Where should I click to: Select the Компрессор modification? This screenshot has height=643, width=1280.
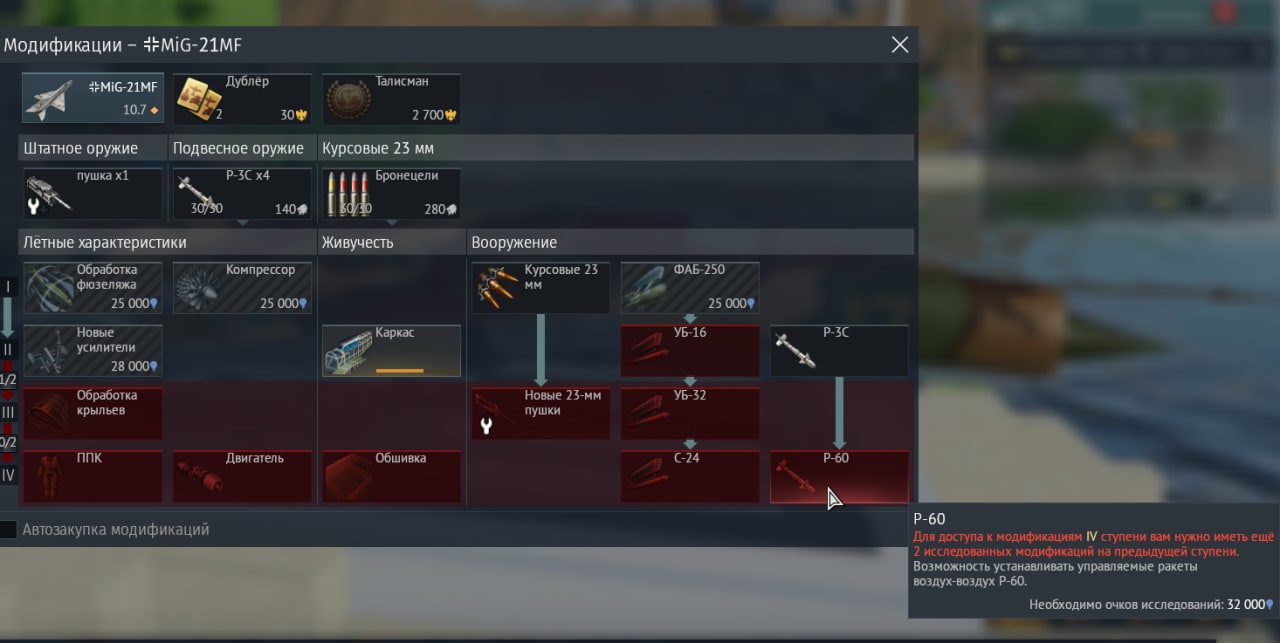241,288
